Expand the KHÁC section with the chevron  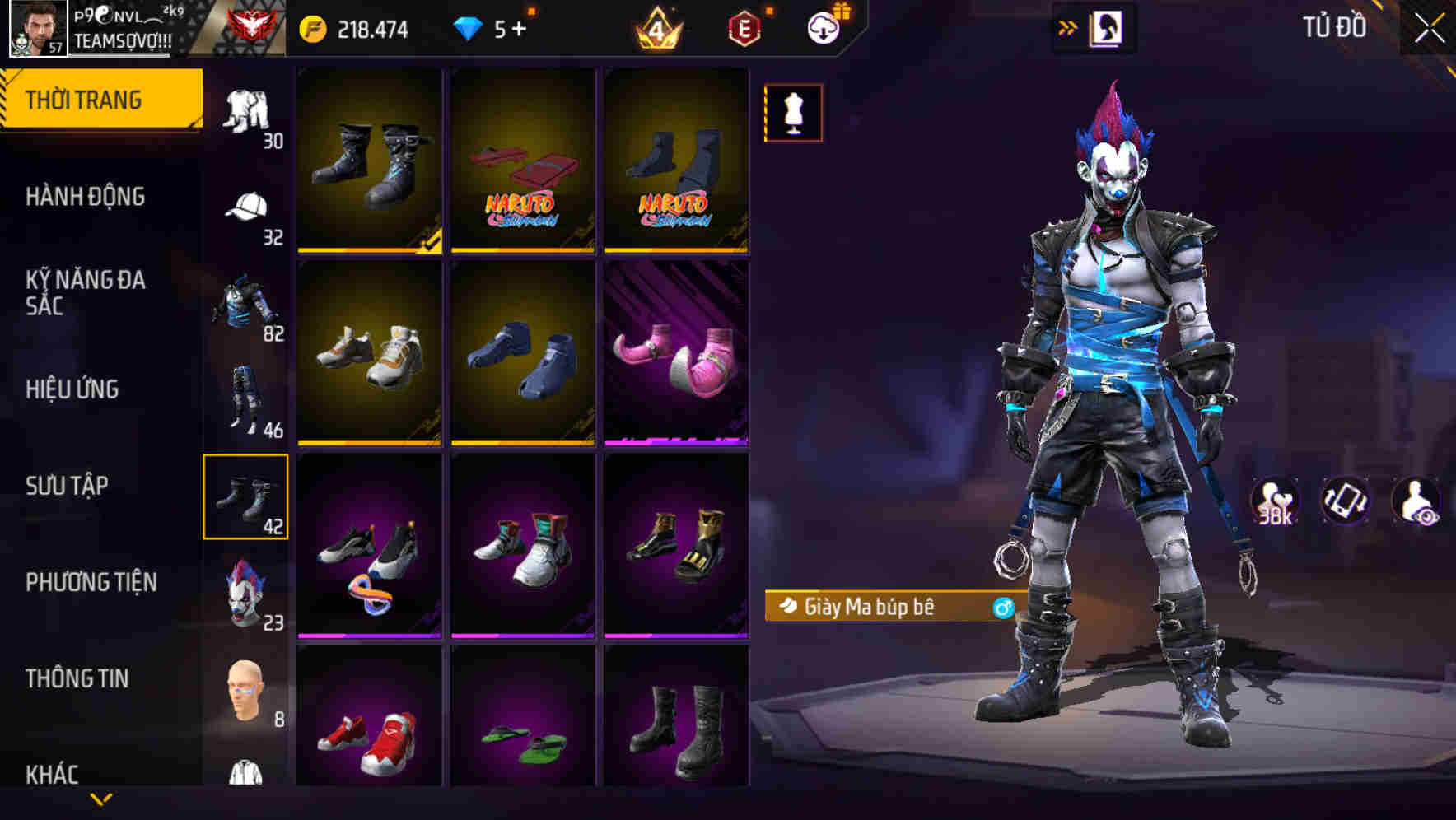click(101, 799)
